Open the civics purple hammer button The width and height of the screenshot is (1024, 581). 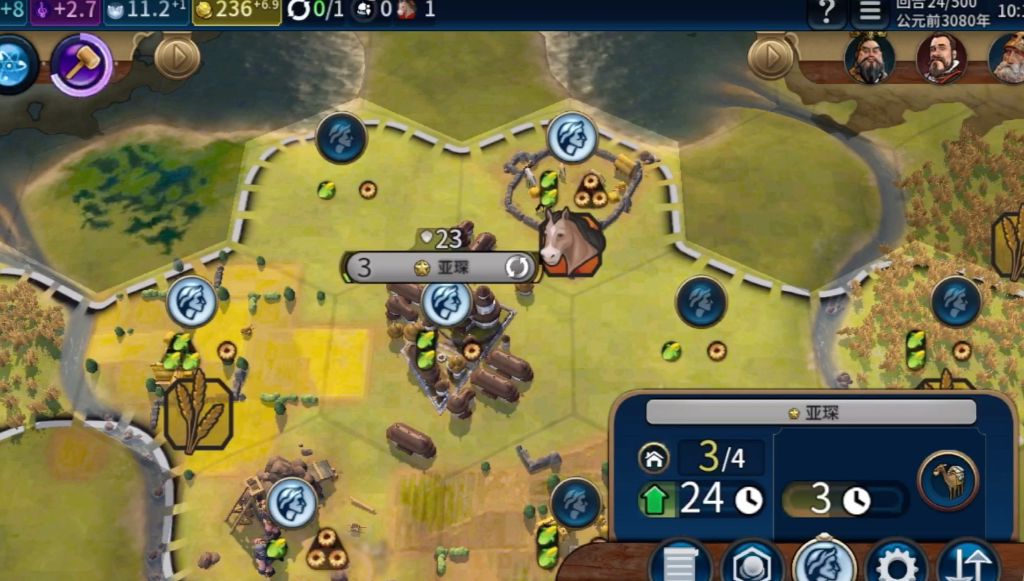click(81, 63)
